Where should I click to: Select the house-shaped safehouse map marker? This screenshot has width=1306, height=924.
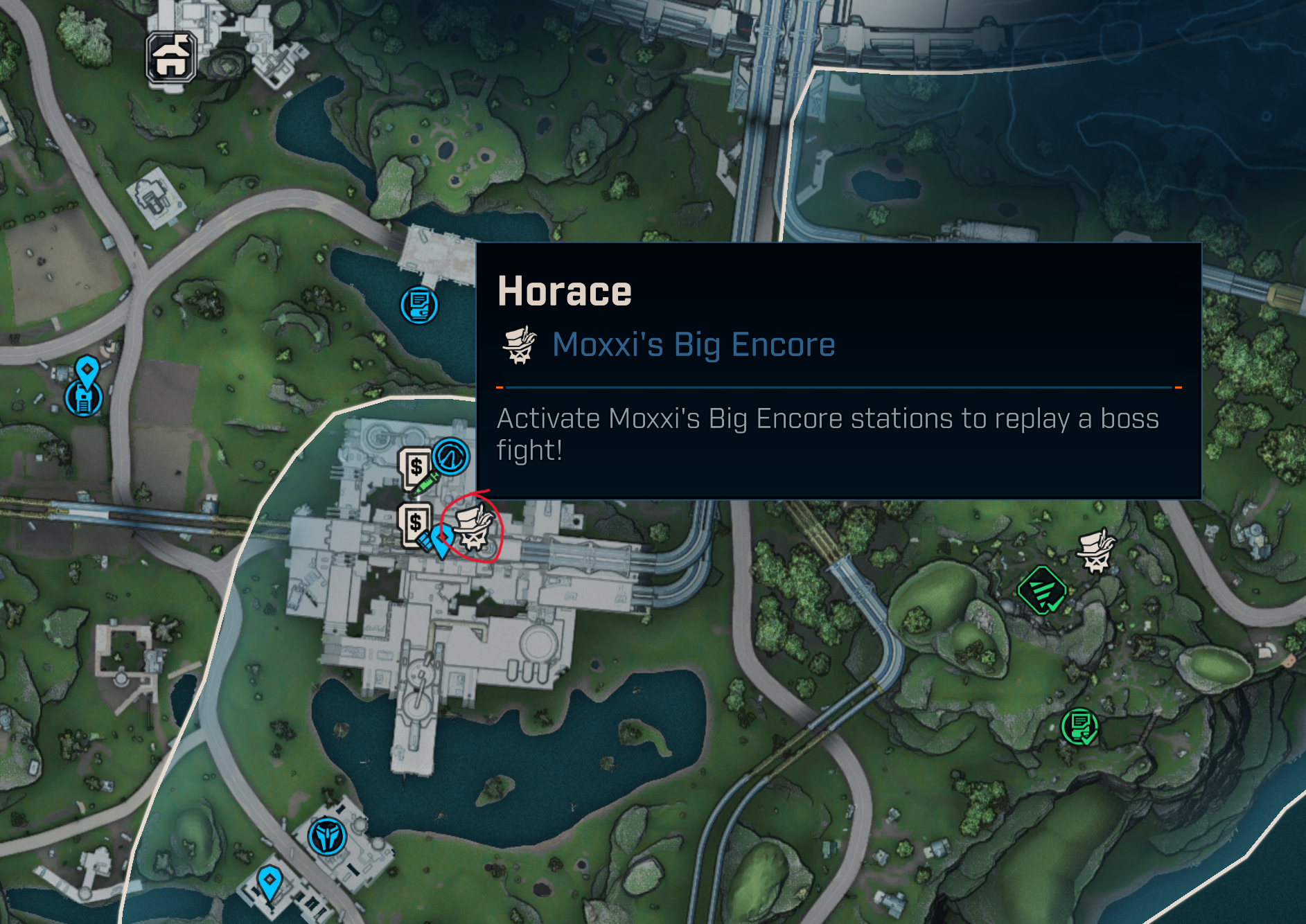(170, 57)
